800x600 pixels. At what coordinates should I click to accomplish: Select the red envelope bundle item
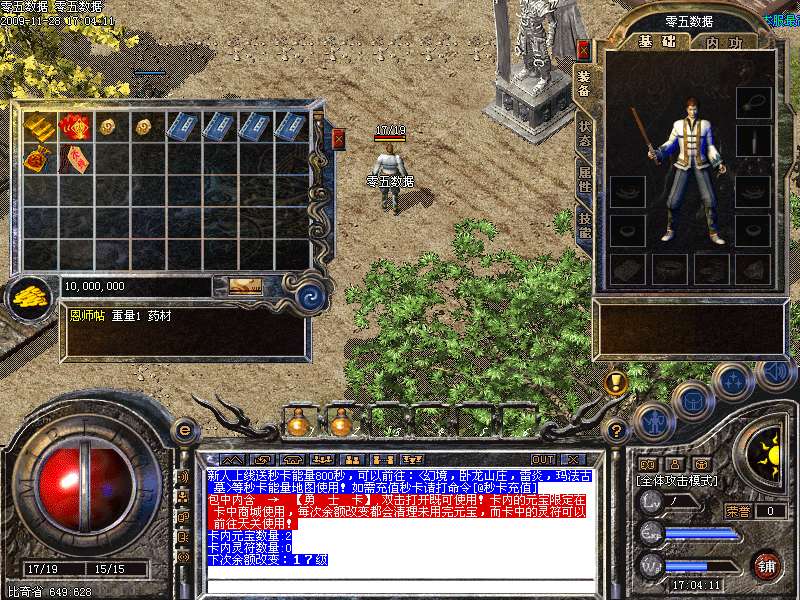76,127
